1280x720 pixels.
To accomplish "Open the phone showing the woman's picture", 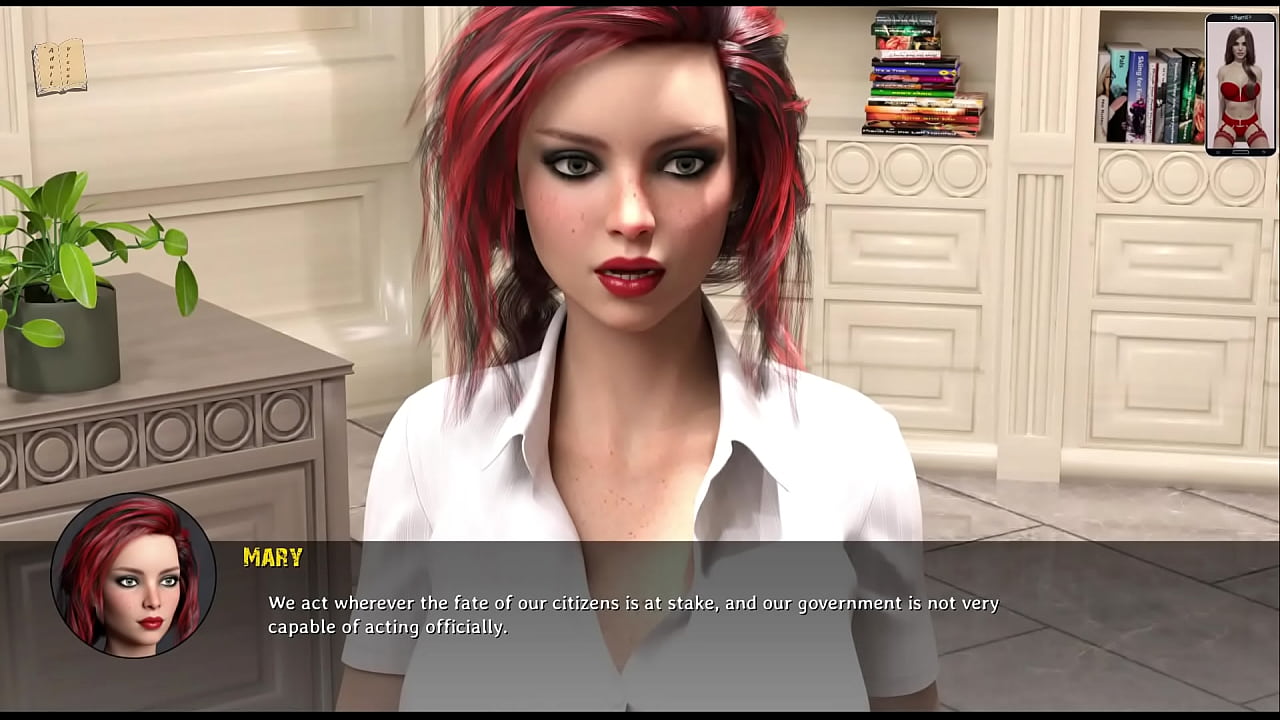I will click(1240, 85).
